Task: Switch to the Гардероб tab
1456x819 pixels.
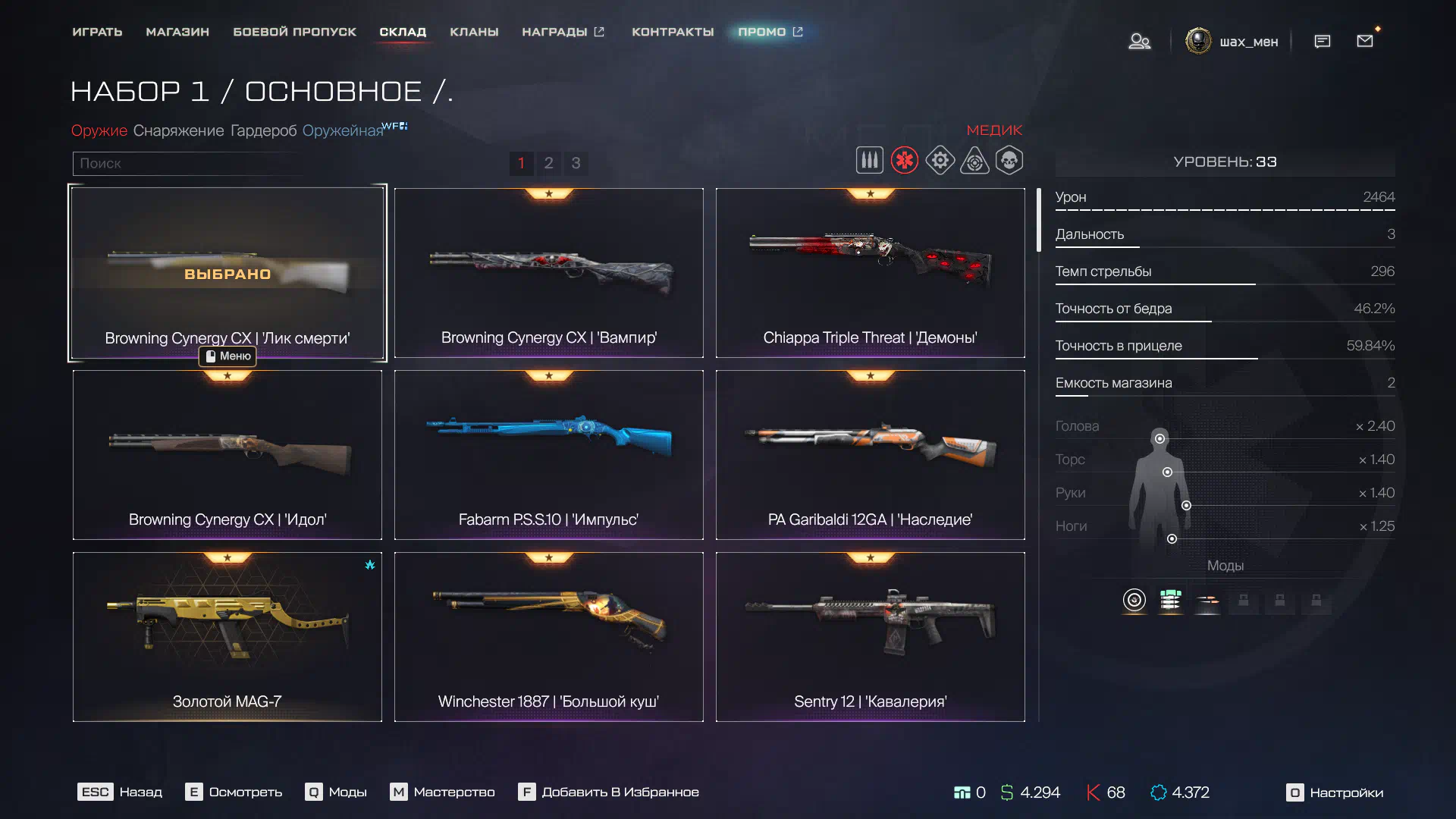Action: click(x=263, y=130)
